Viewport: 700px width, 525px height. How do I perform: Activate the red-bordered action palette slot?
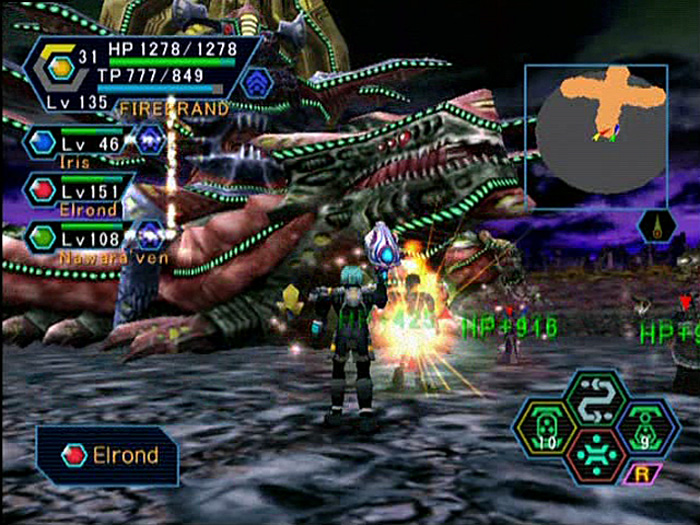tap(596, 457)
